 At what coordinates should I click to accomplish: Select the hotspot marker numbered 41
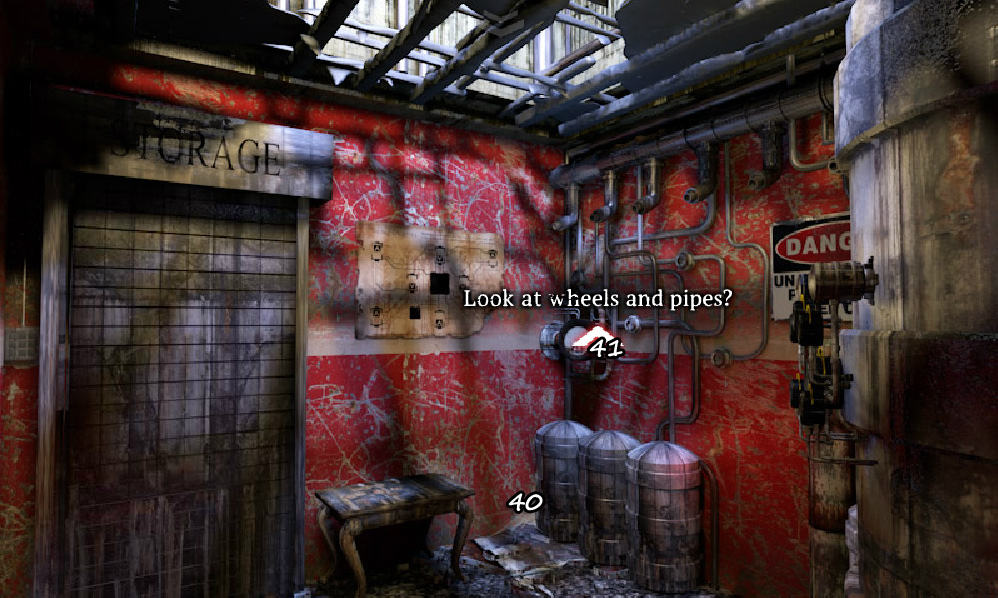pyautogui.click(x=604, y=348)
